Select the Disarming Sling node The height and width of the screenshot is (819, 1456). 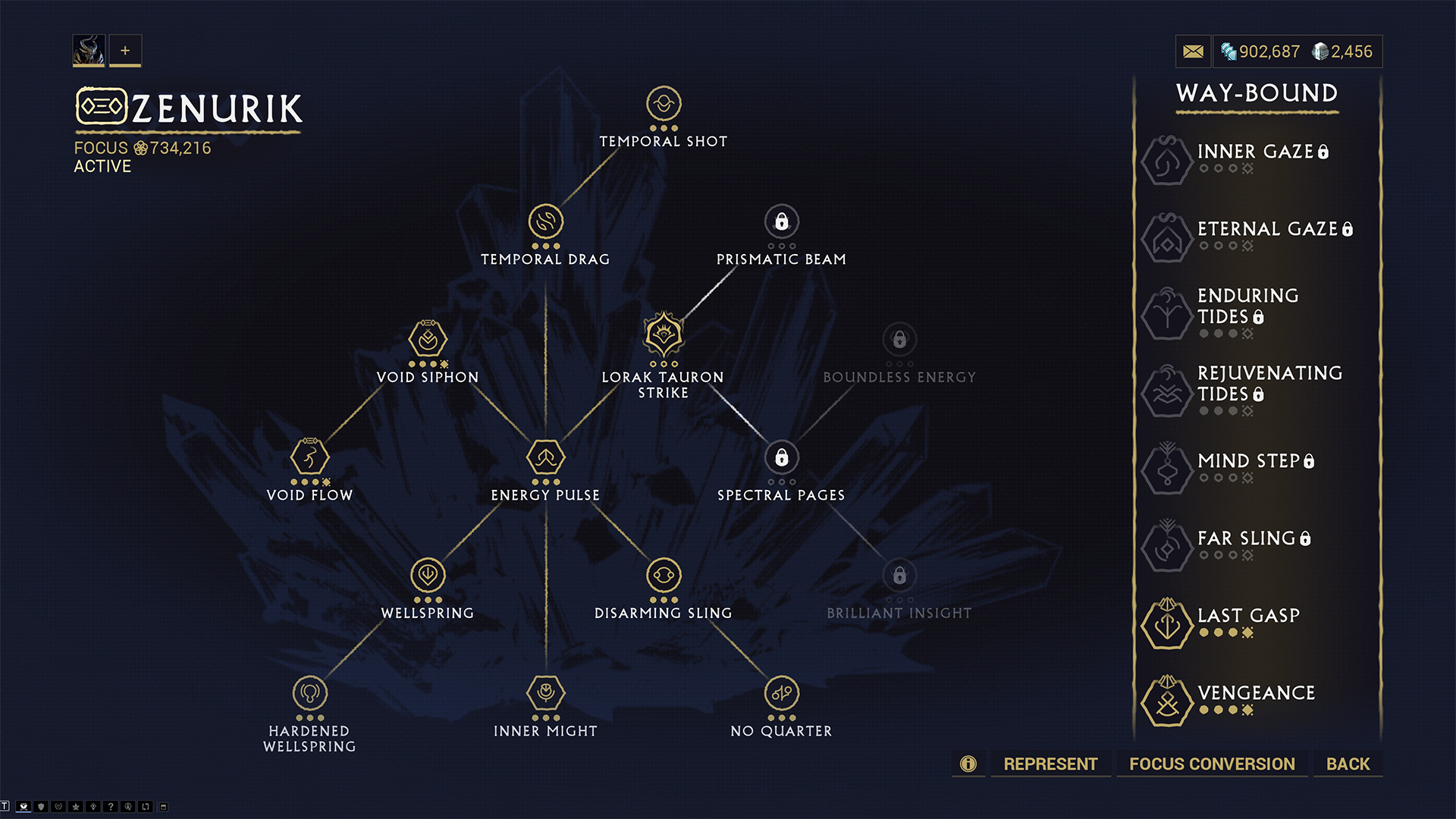point(664,575)
